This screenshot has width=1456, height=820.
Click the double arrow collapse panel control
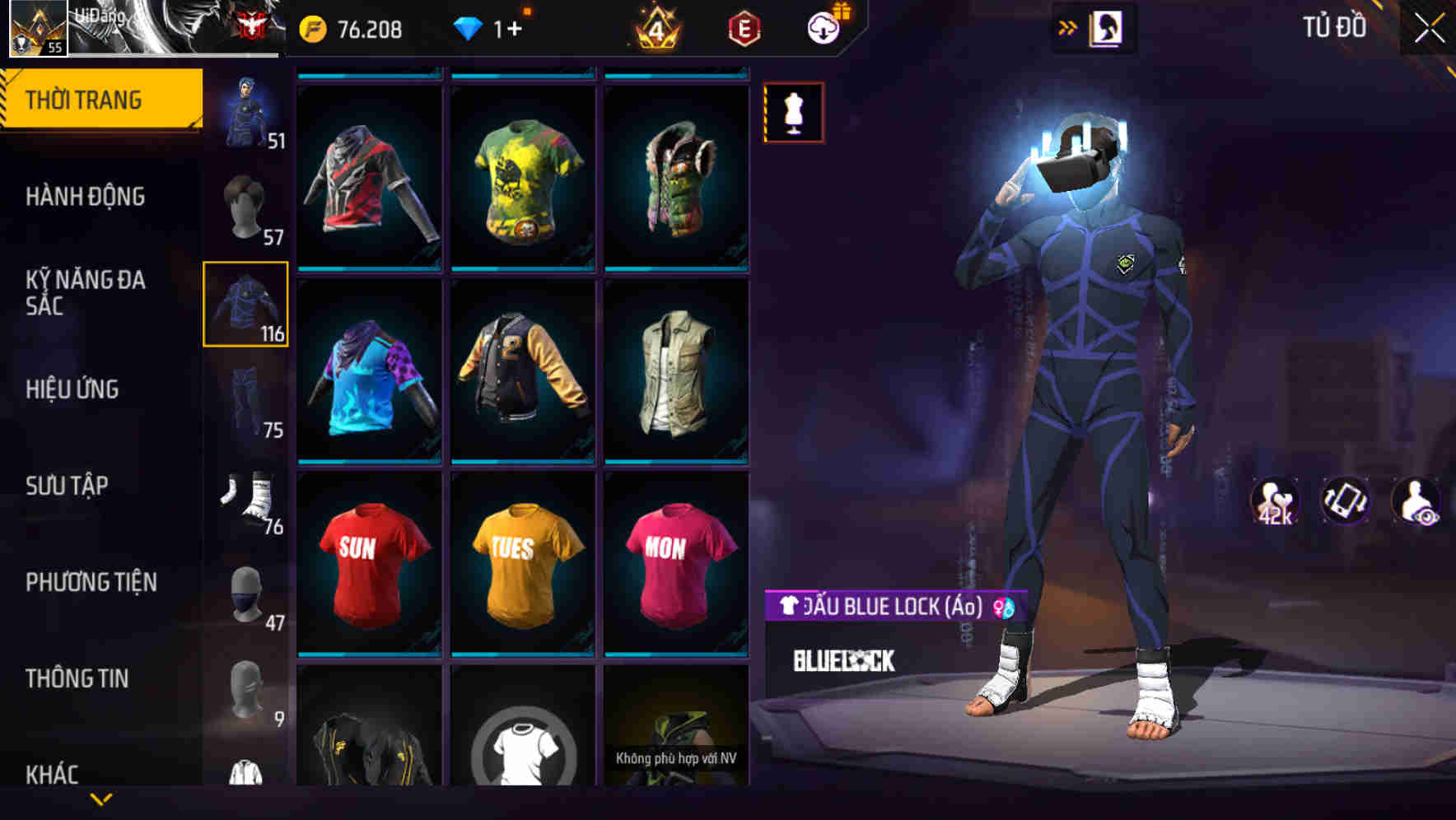pos(1068,26)
